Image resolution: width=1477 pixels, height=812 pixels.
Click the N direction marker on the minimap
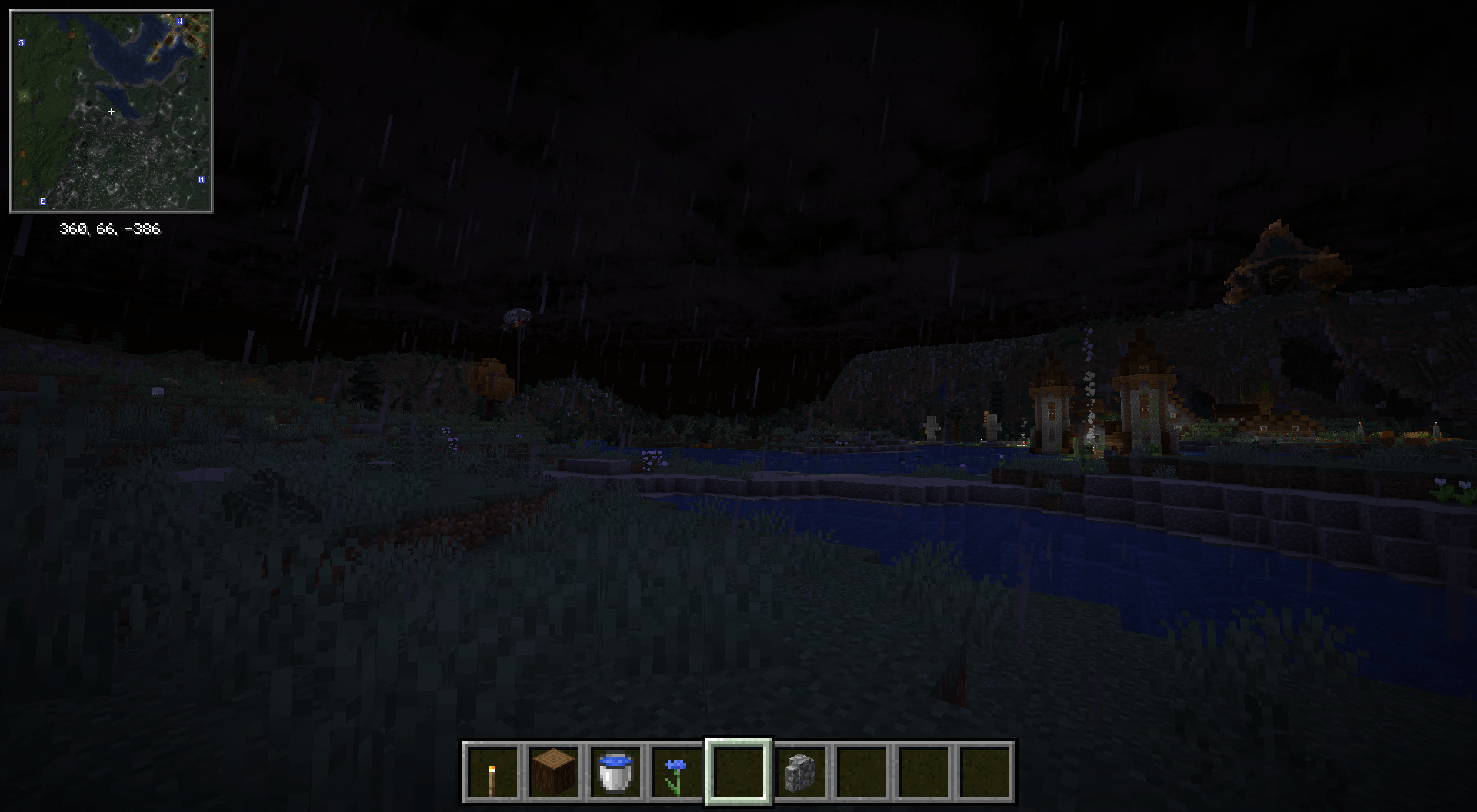pos(201,180)
